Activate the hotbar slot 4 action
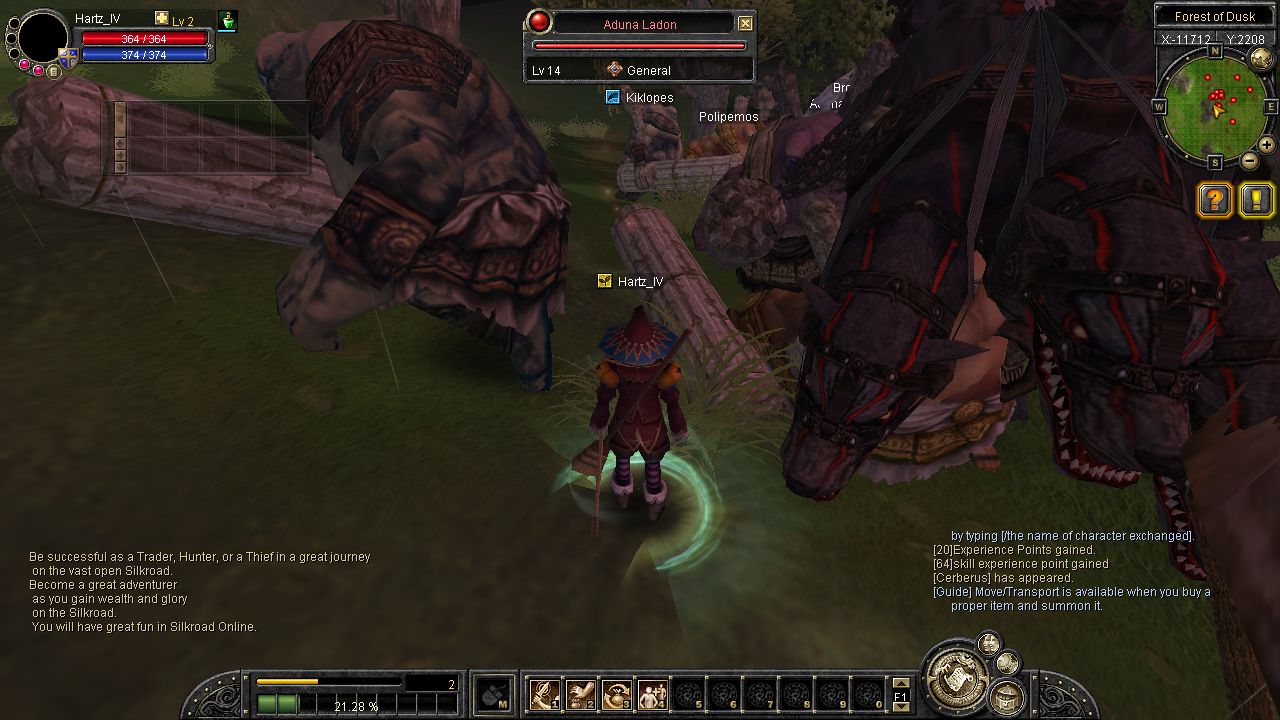Viewport: 1280px width, 720px height. pos(653,693)
